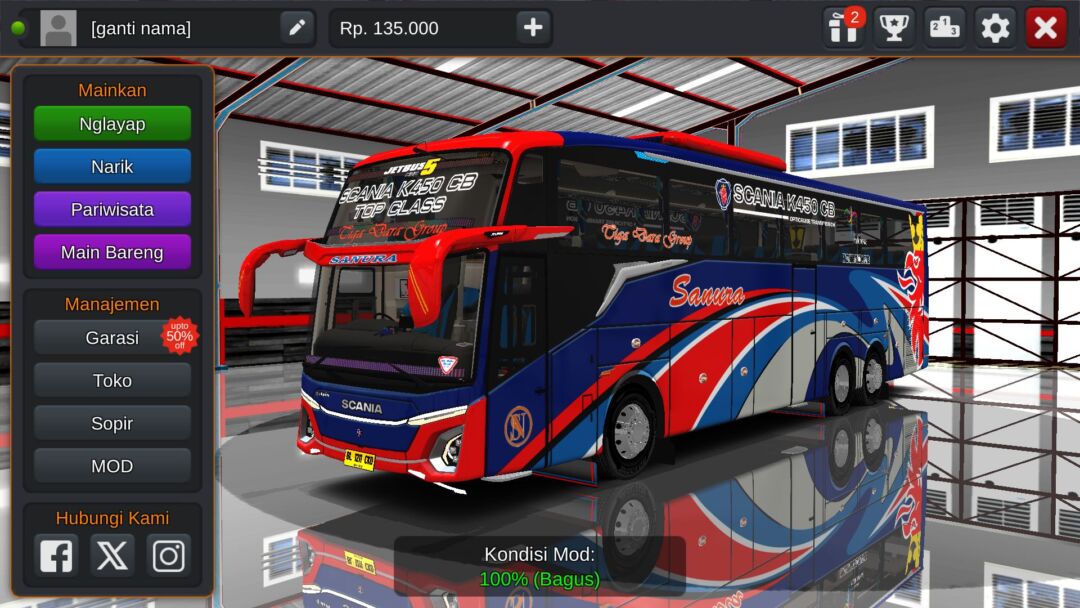Open the Sopir driver menu
This screenshot has height=608, width=1080.
point(112,424)
